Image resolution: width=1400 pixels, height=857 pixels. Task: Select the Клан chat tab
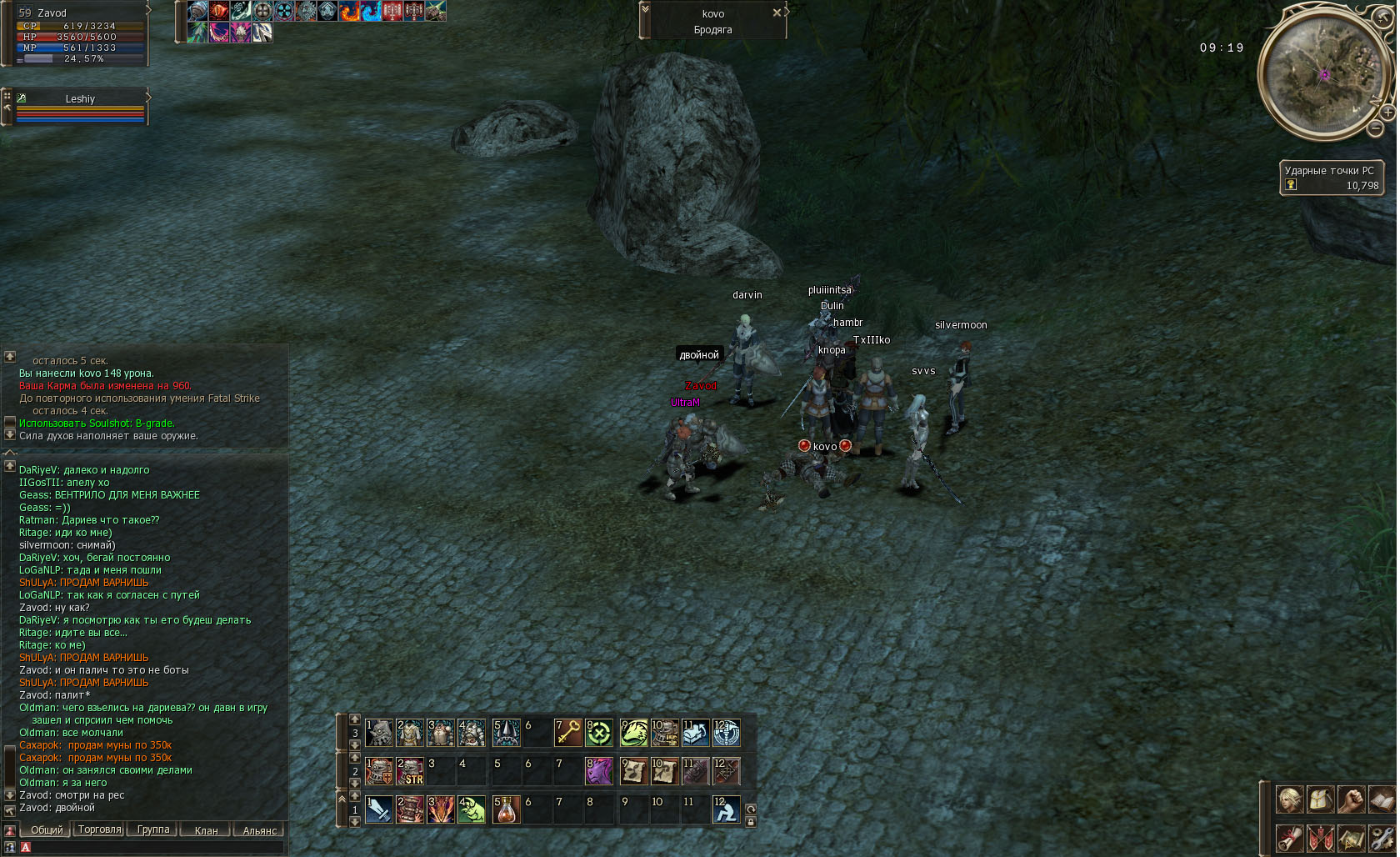tap(206, 830)
